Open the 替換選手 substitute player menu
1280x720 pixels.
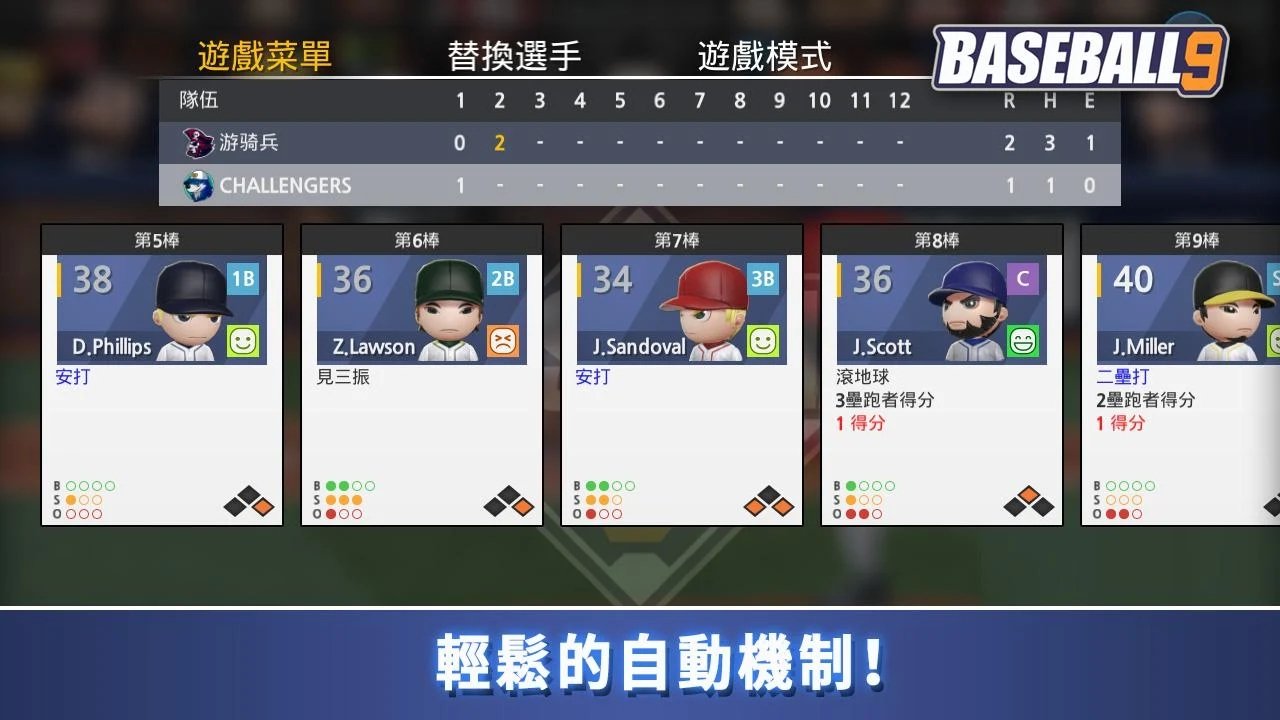(x=515, y=57)
